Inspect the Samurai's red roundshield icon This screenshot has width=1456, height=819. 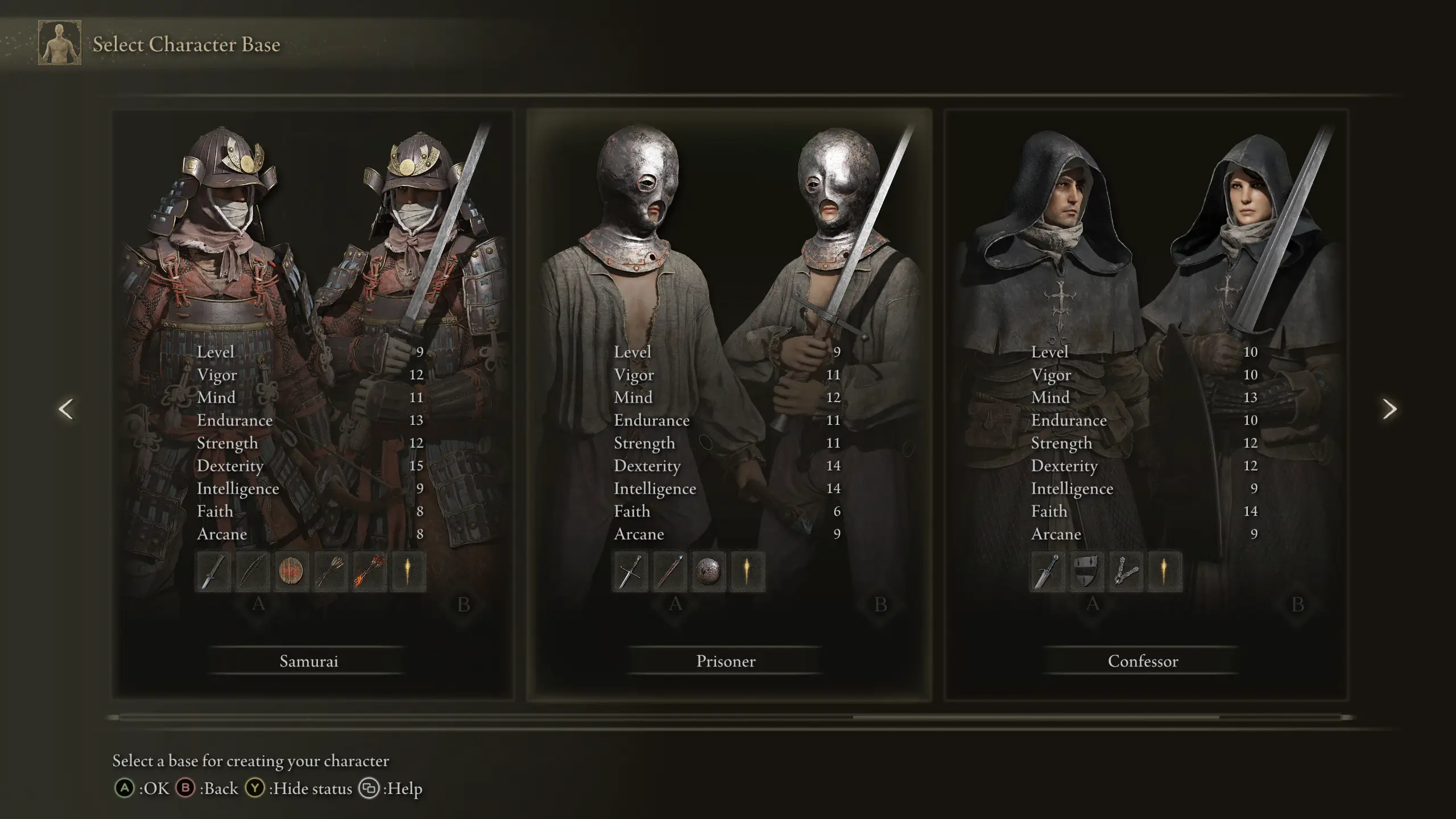coord(292,572)
